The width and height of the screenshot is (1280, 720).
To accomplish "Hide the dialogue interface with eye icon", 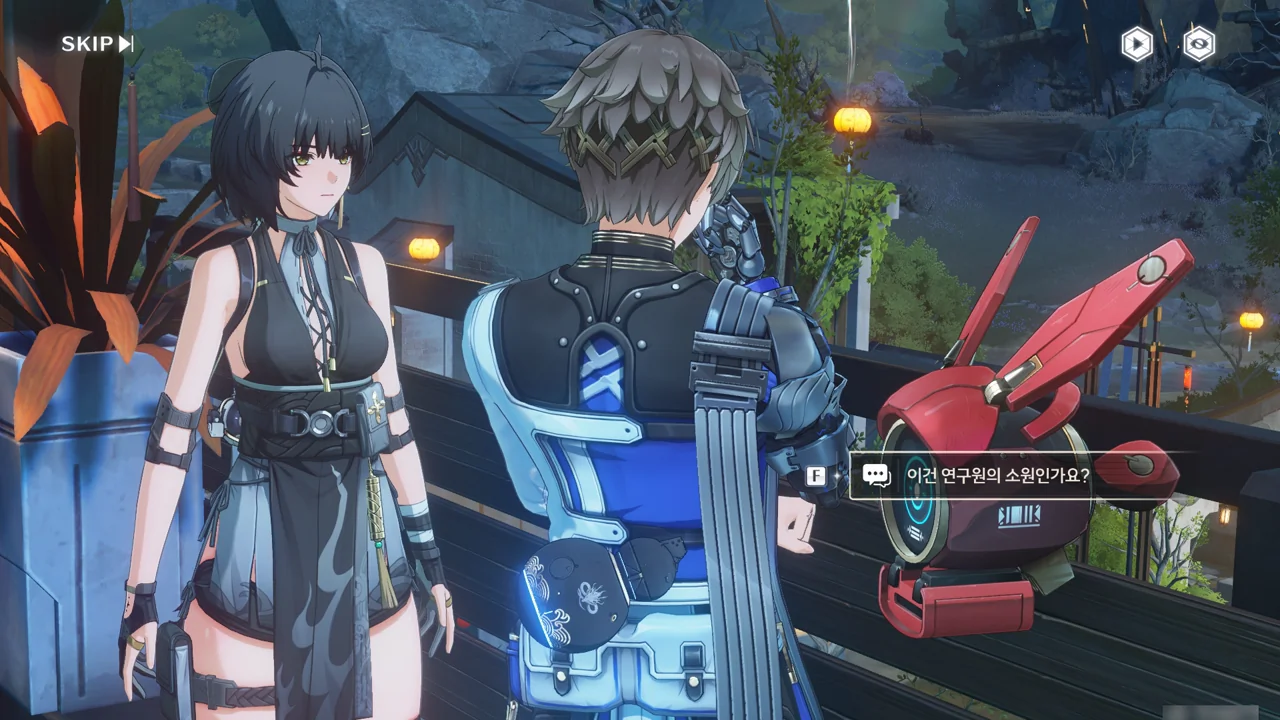I will click(x=1198, y=44).
